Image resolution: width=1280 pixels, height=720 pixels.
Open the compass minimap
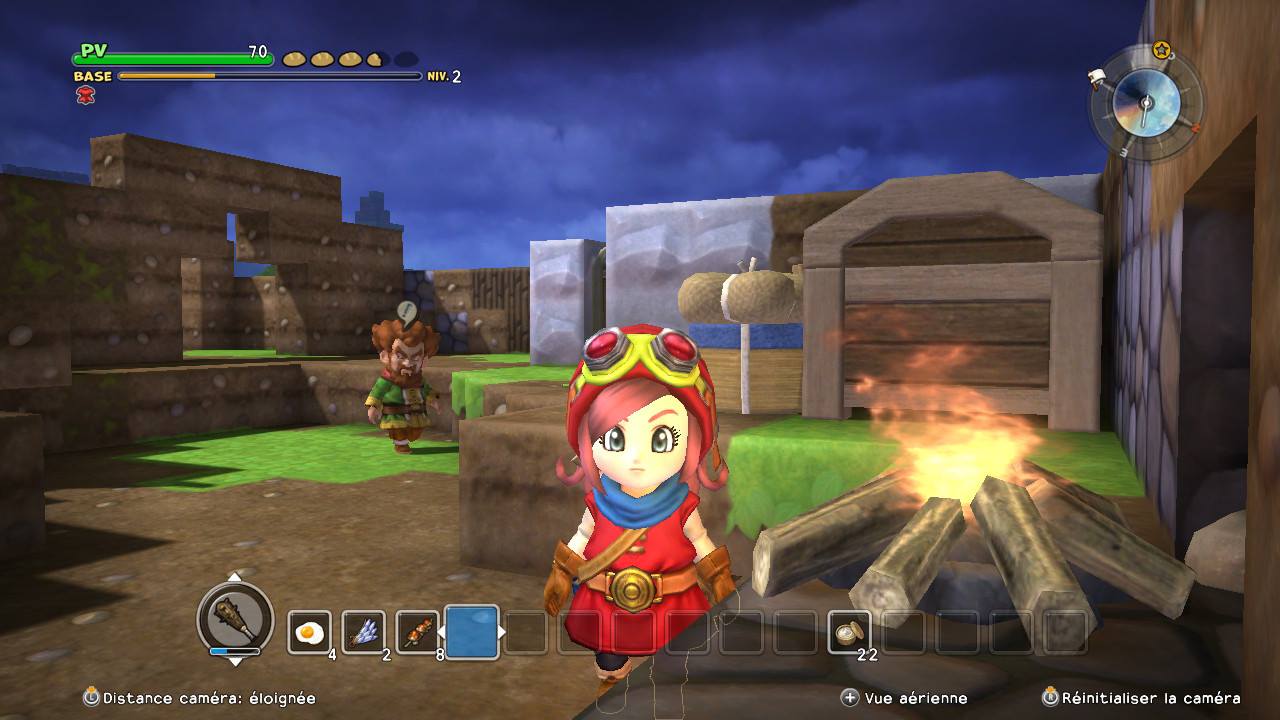click(1146, 103)
